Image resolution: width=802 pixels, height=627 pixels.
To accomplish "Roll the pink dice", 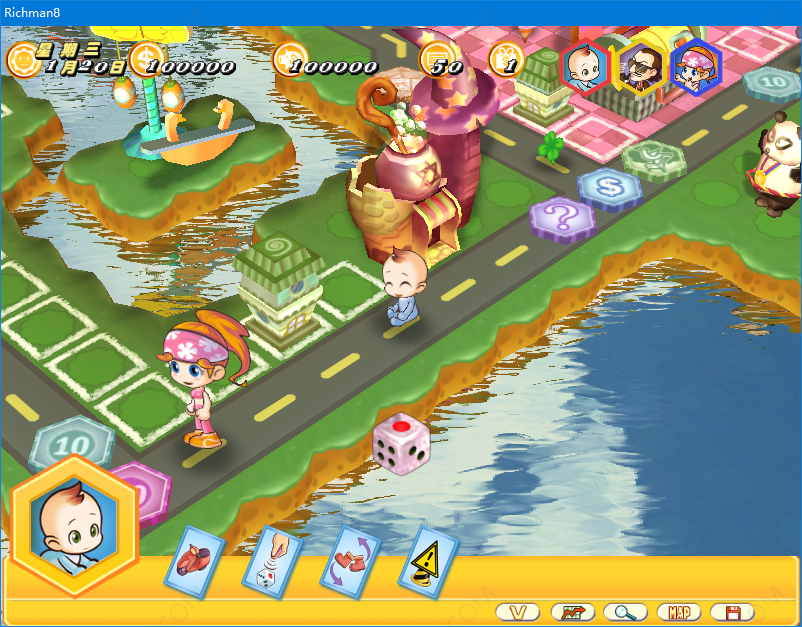I will pyautogui.click(x=399, y=444).
